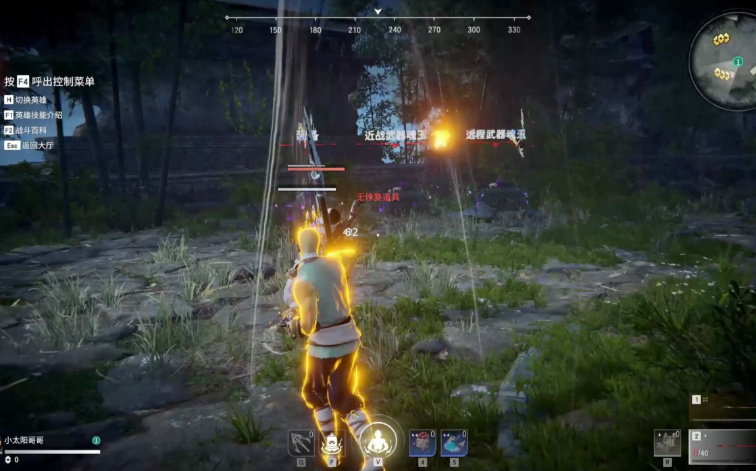Use the blue armor powder item slot
The image size is (756, 471).
point(453,442)
